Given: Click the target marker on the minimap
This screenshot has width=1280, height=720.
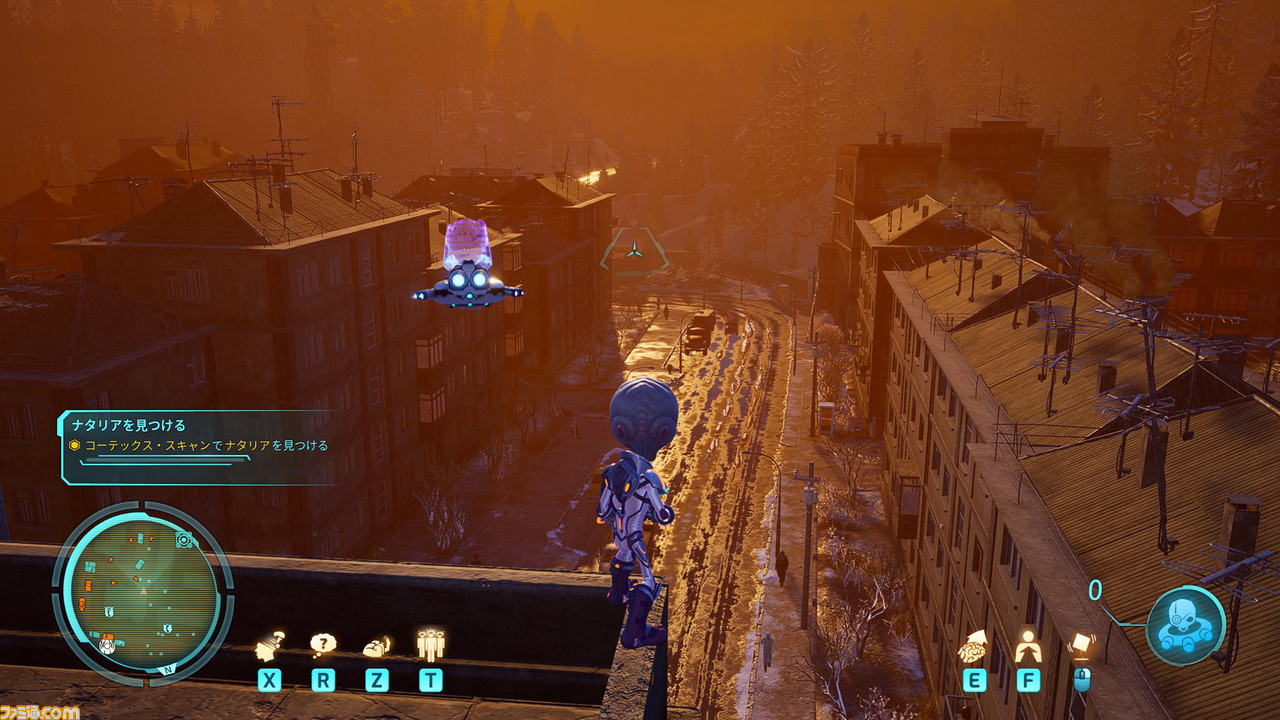Looking at the screenshot, I should click(x=184, y=540).
